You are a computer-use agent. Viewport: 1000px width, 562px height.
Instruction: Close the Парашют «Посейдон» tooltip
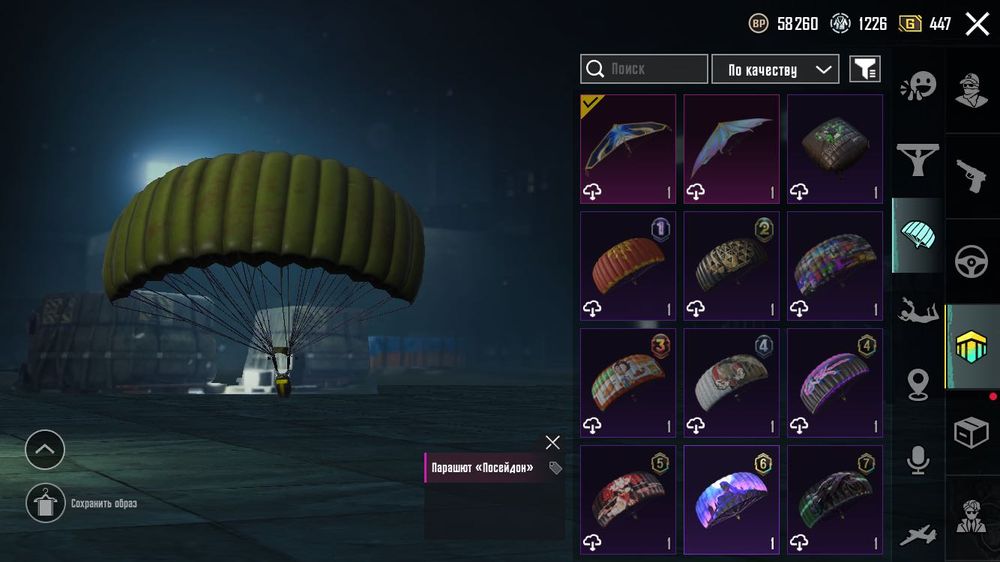tap(553, 442)
